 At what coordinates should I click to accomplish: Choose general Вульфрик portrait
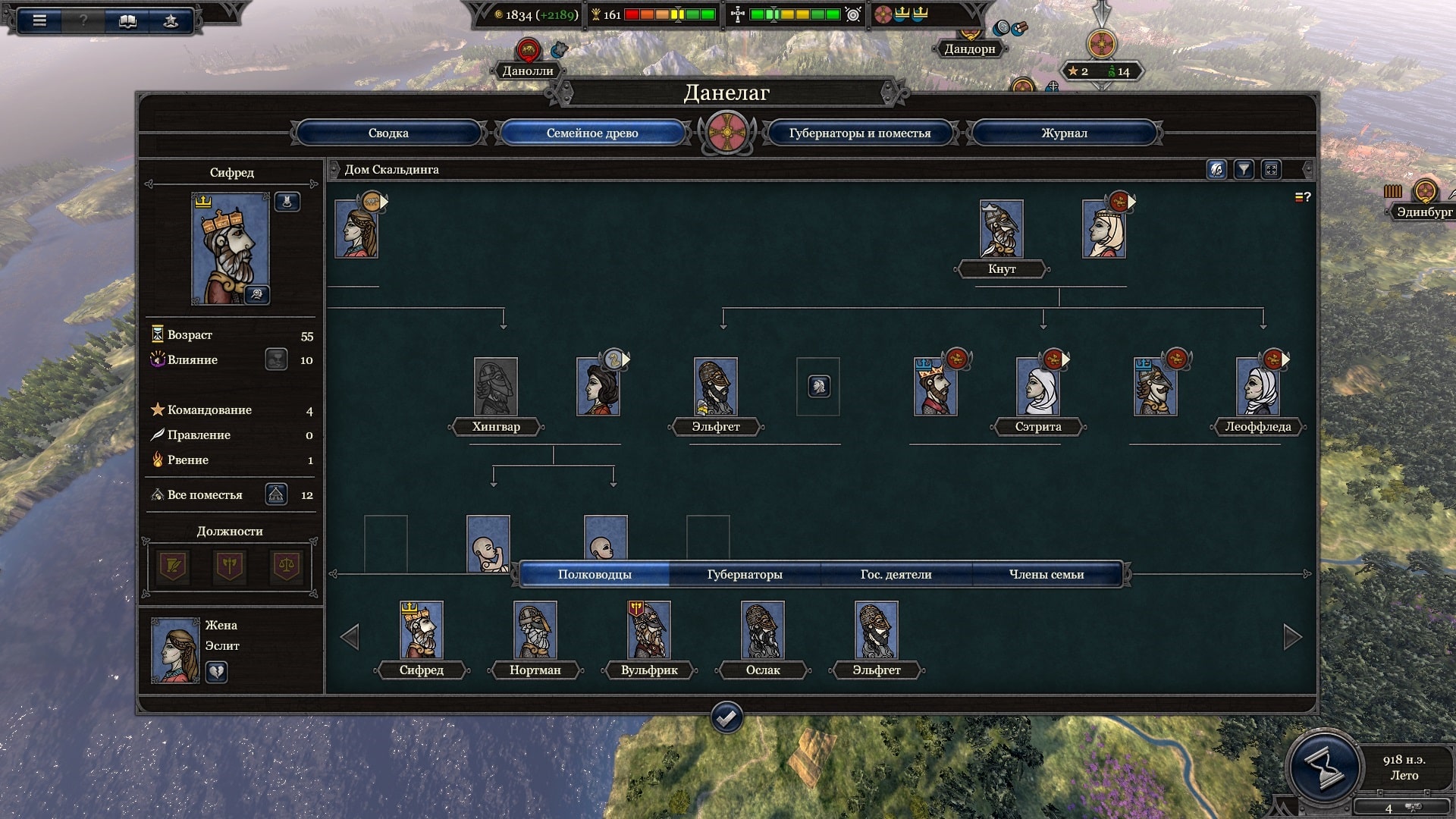coord(649,629)
